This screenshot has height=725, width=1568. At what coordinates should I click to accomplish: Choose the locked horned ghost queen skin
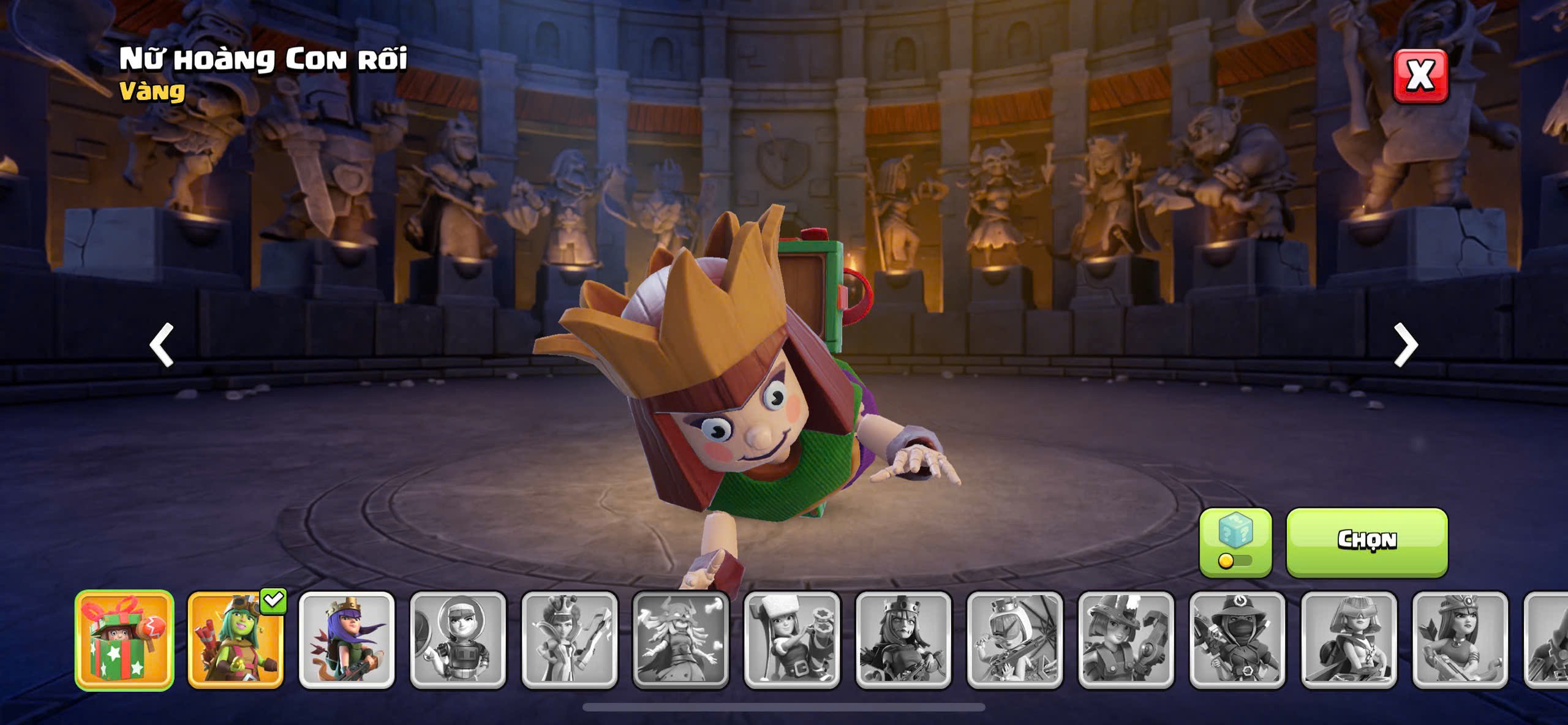[x=680, y=640]
